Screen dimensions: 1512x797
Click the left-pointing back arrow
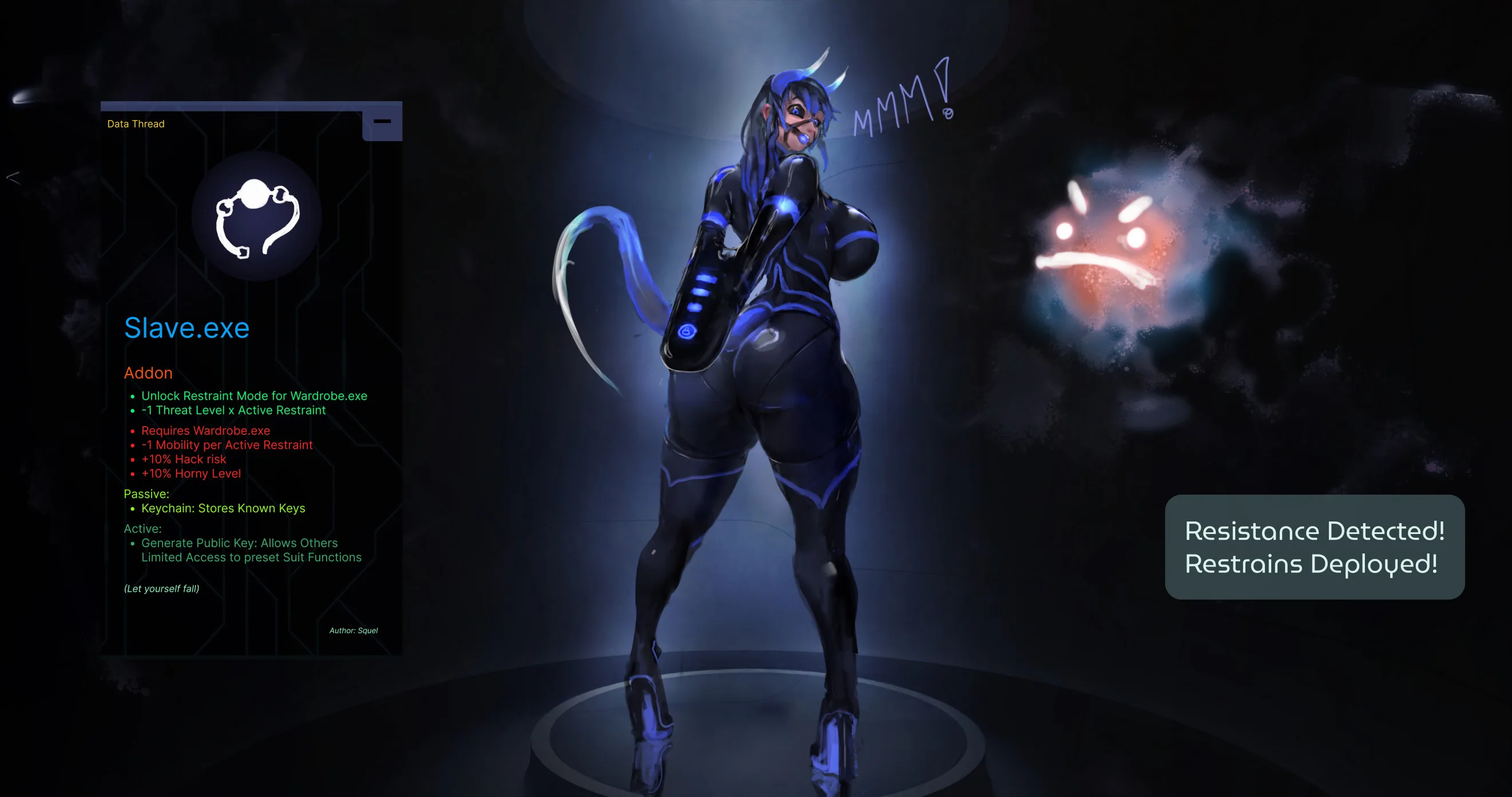(14, 177)
